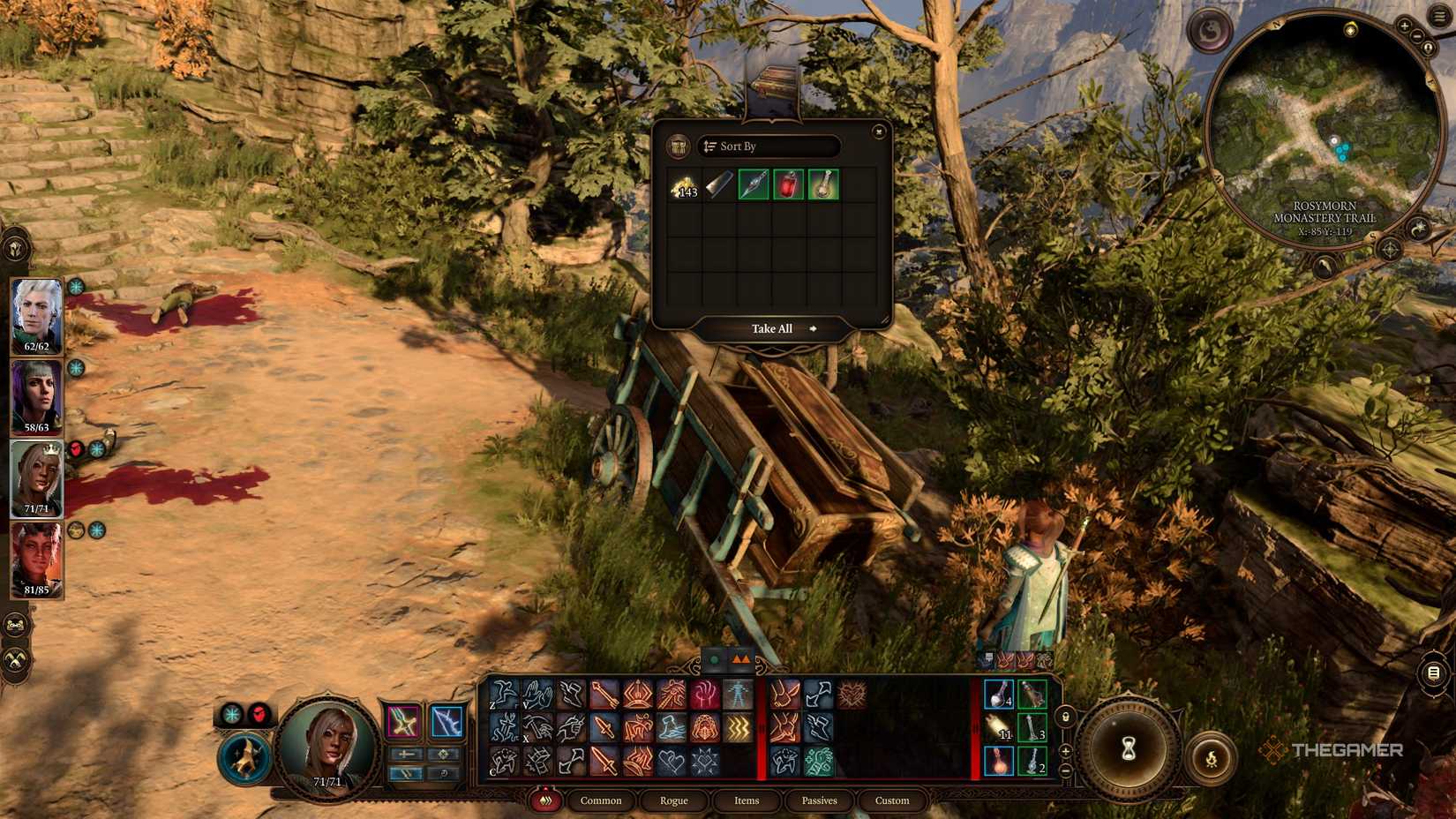This screenshot has height=819, width=1456.
Task: Toggle the hotbar lock padlock
Action: click(x=1065, y=718)
